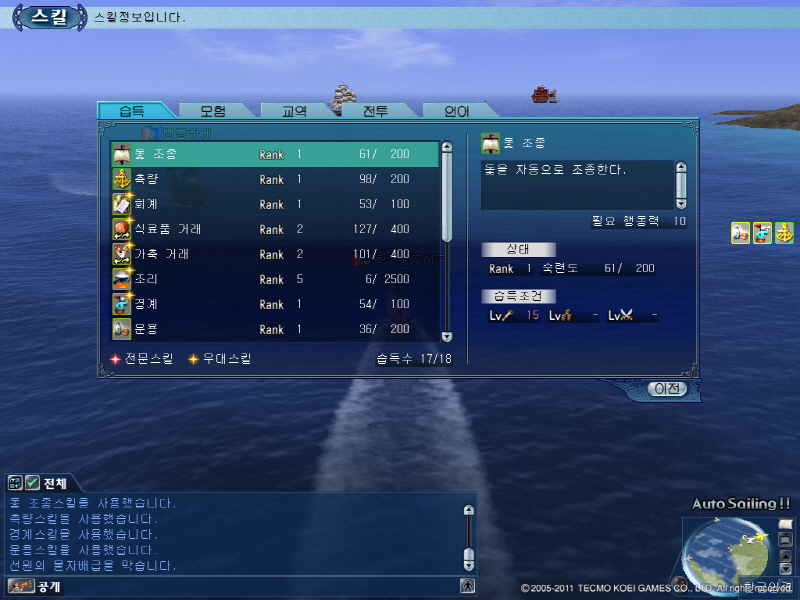
Task: Open the 교역 skill tab
Action: pyautogui.click(x=293, y=111)
